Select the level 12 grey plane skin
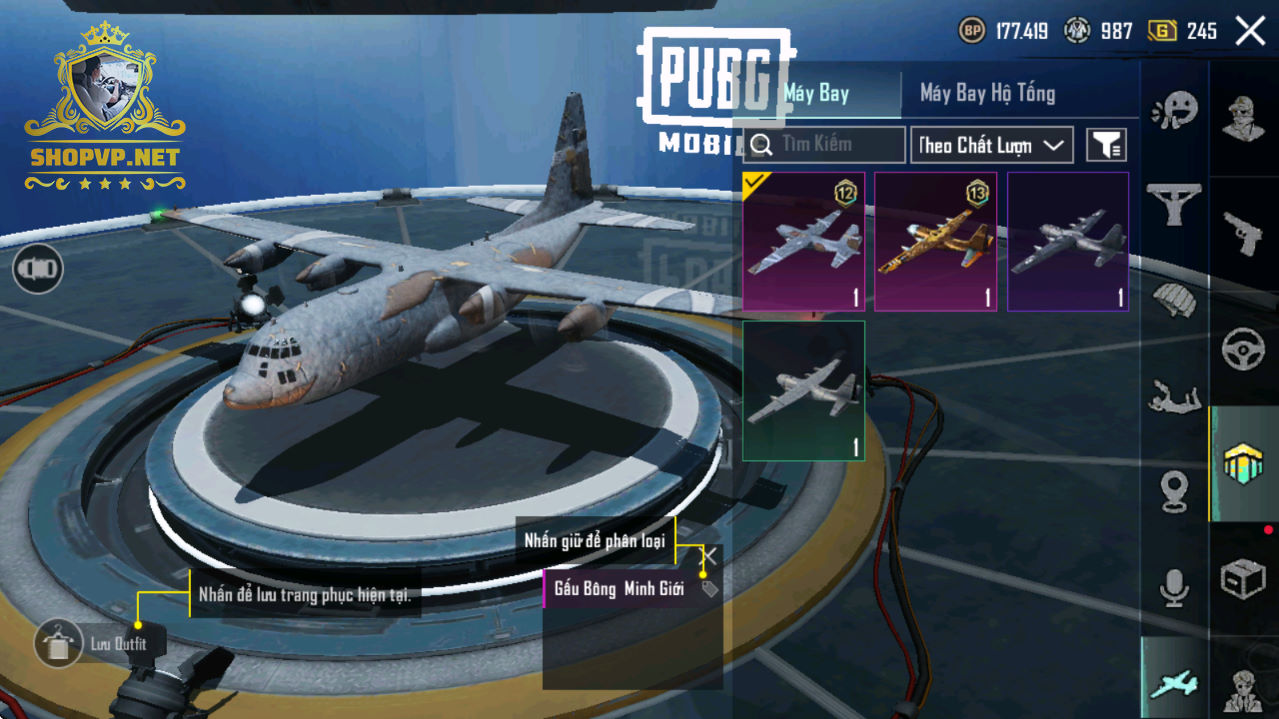The width and height of the screenshot is (1279, 719). (x=803, y=242)
